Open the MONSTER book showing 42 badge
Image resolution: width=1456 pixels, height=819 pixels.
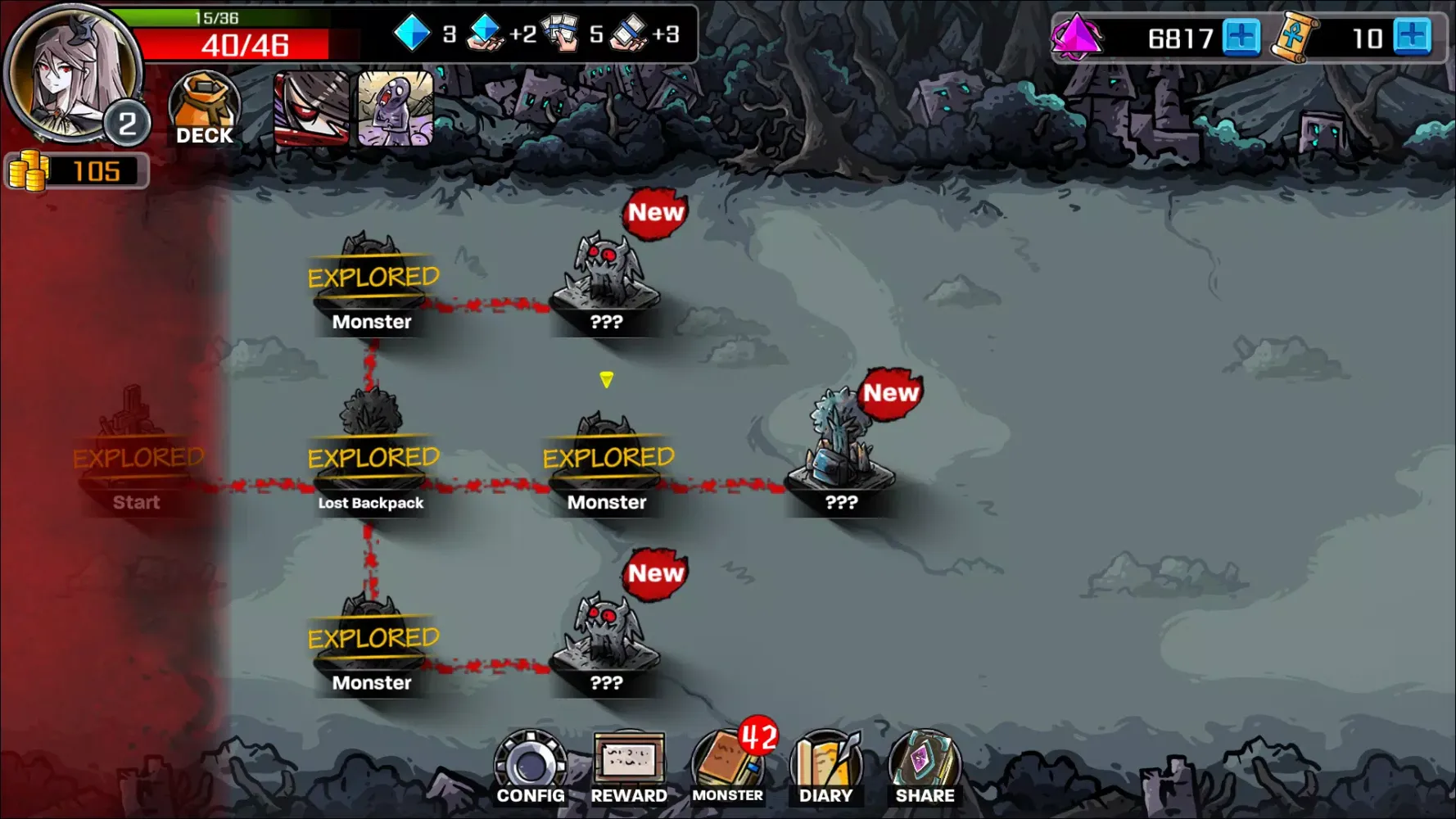point(727,763)
